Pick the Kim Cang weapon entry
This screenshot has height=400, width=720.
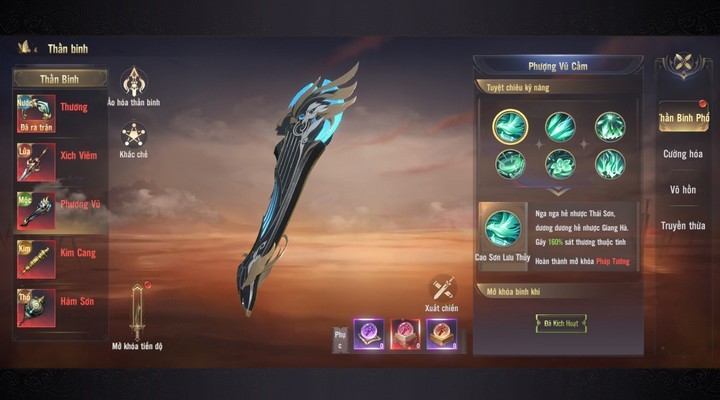[x=60, y=257]
